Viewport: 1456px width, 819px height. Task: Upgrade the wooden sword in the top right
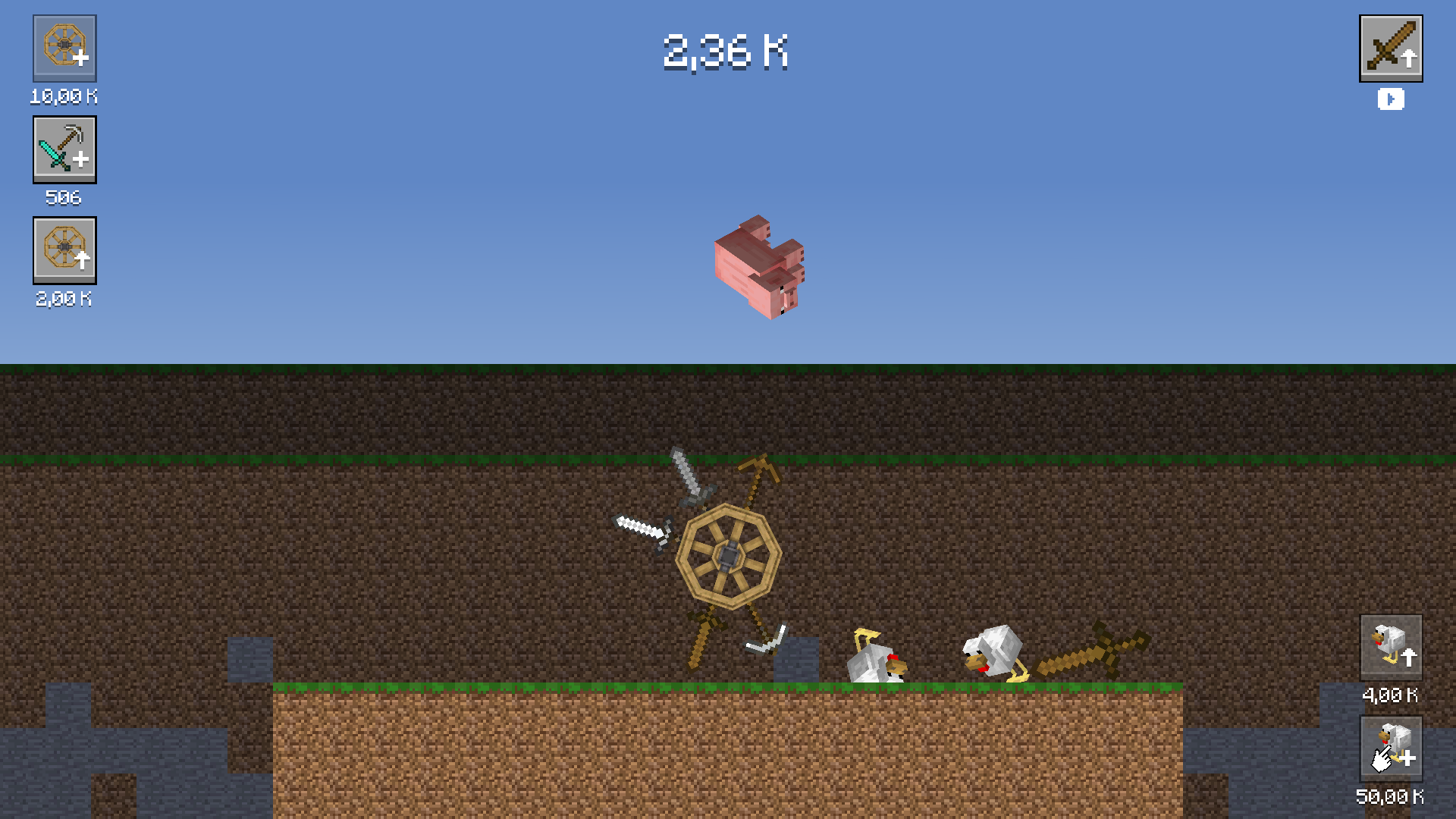point(1392,48)
